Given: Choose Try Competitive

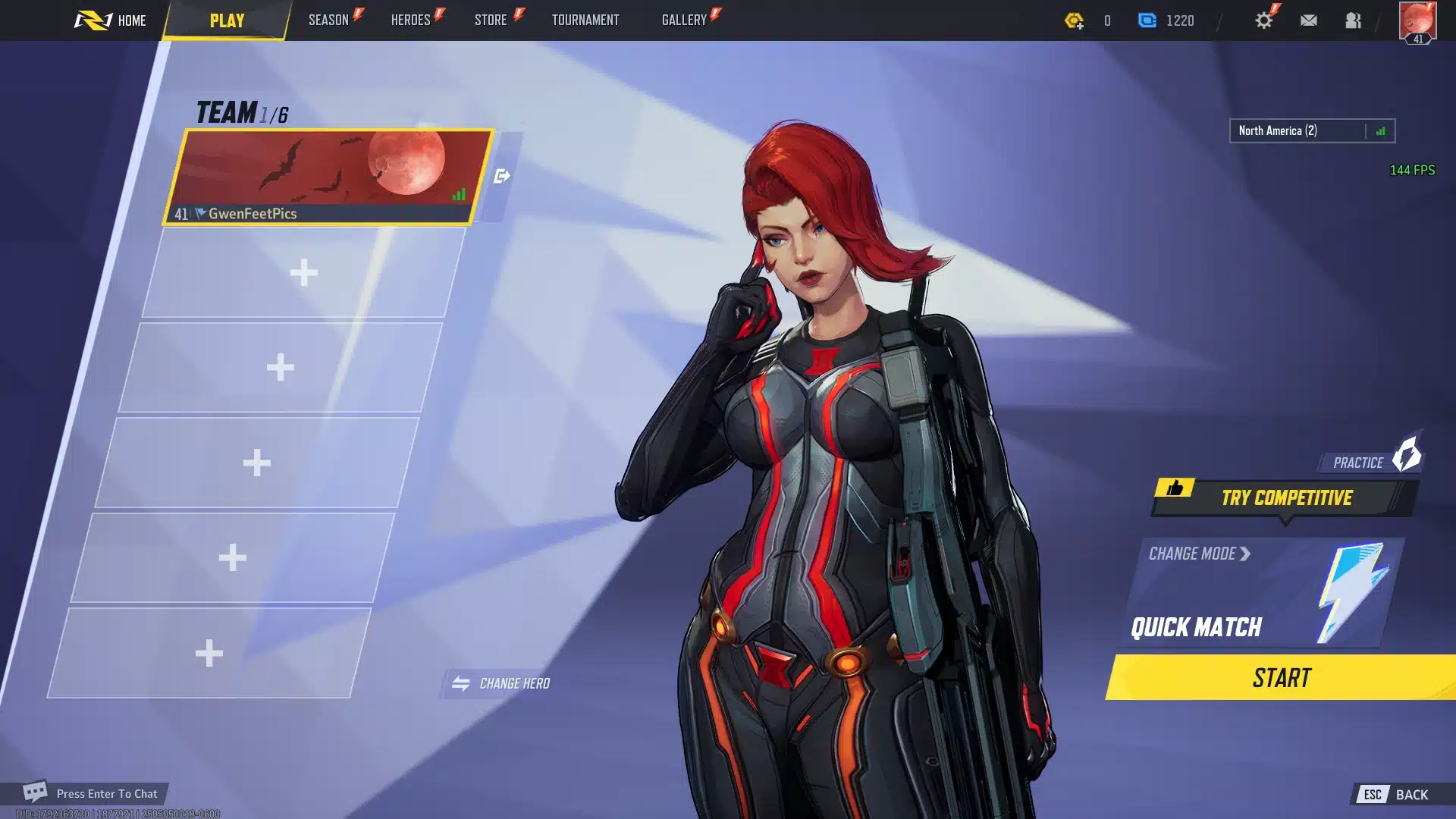Looking at the screenshot, I should point(1286,497).
